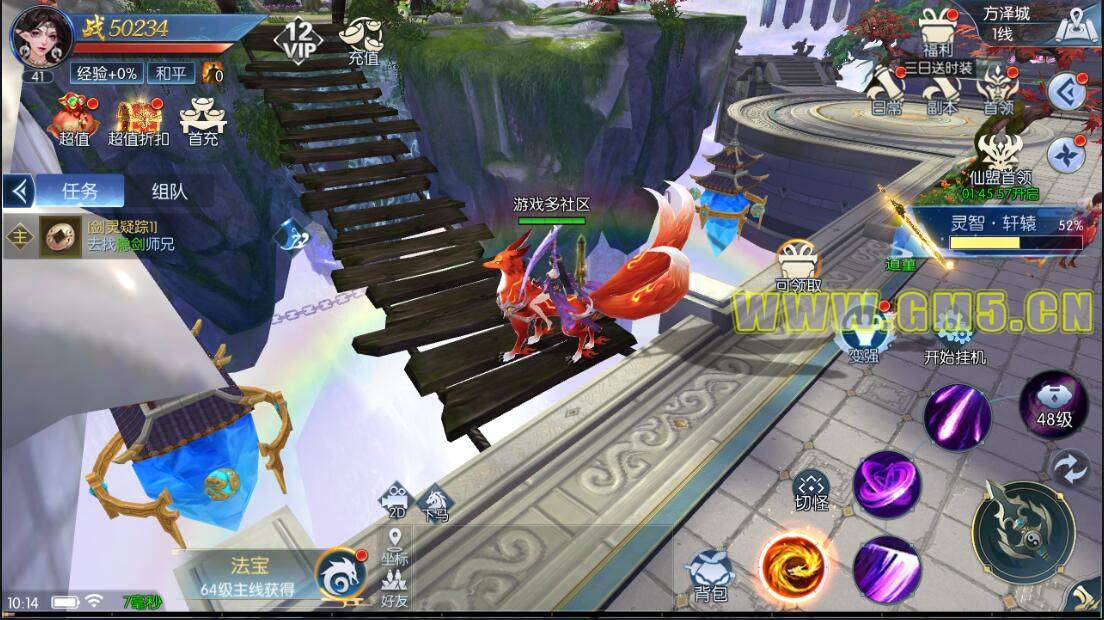Viewport: 1104px width, 620px height.
Task: Open the 背包 backpack
Action: [709, 576]
